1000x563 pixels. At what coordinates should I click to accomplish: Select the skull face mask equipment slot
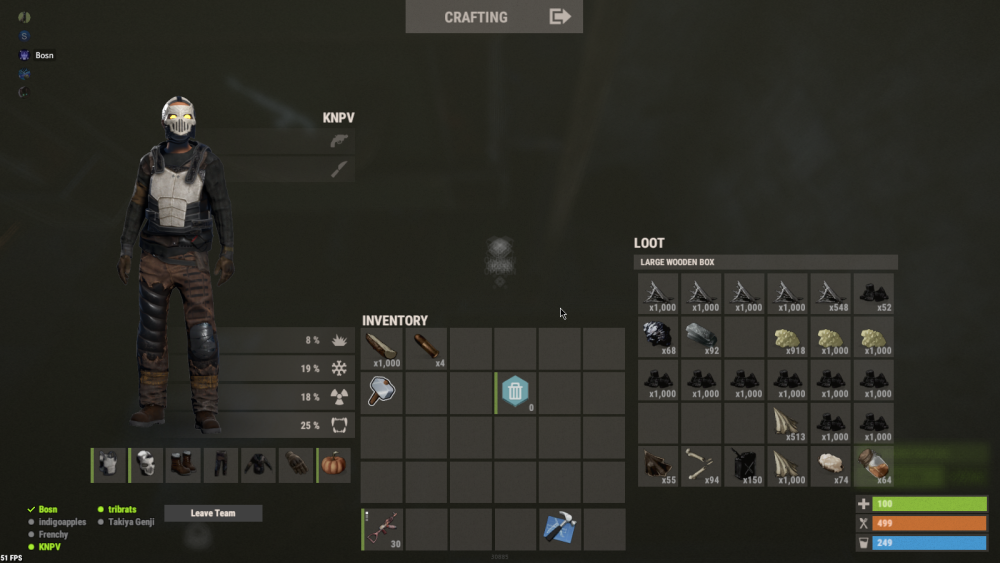pyautogui.click(x=147, y=465)
